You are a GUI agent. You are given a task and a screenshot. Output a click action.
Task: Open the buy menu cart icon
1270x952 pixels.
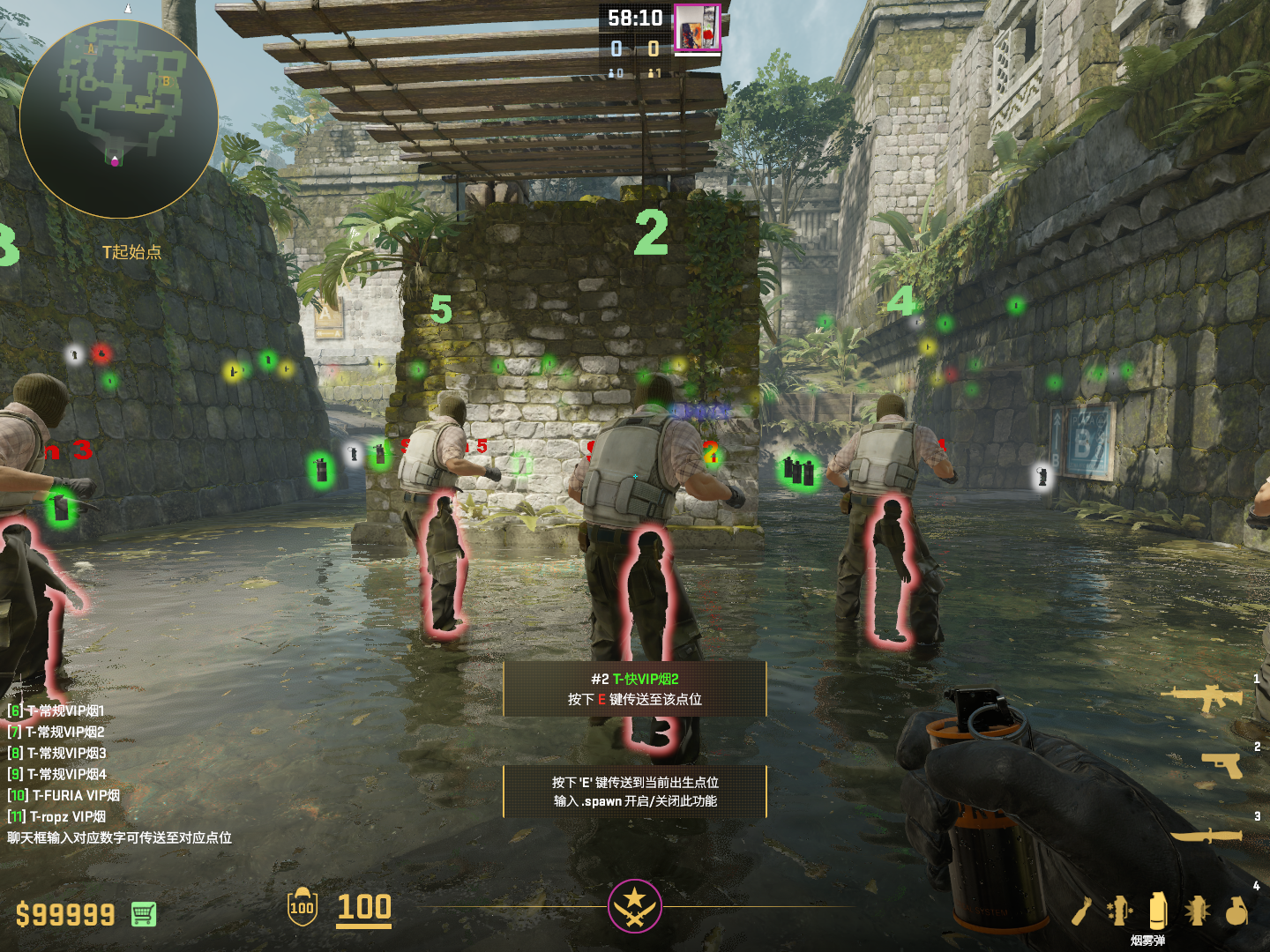[144, 914]
